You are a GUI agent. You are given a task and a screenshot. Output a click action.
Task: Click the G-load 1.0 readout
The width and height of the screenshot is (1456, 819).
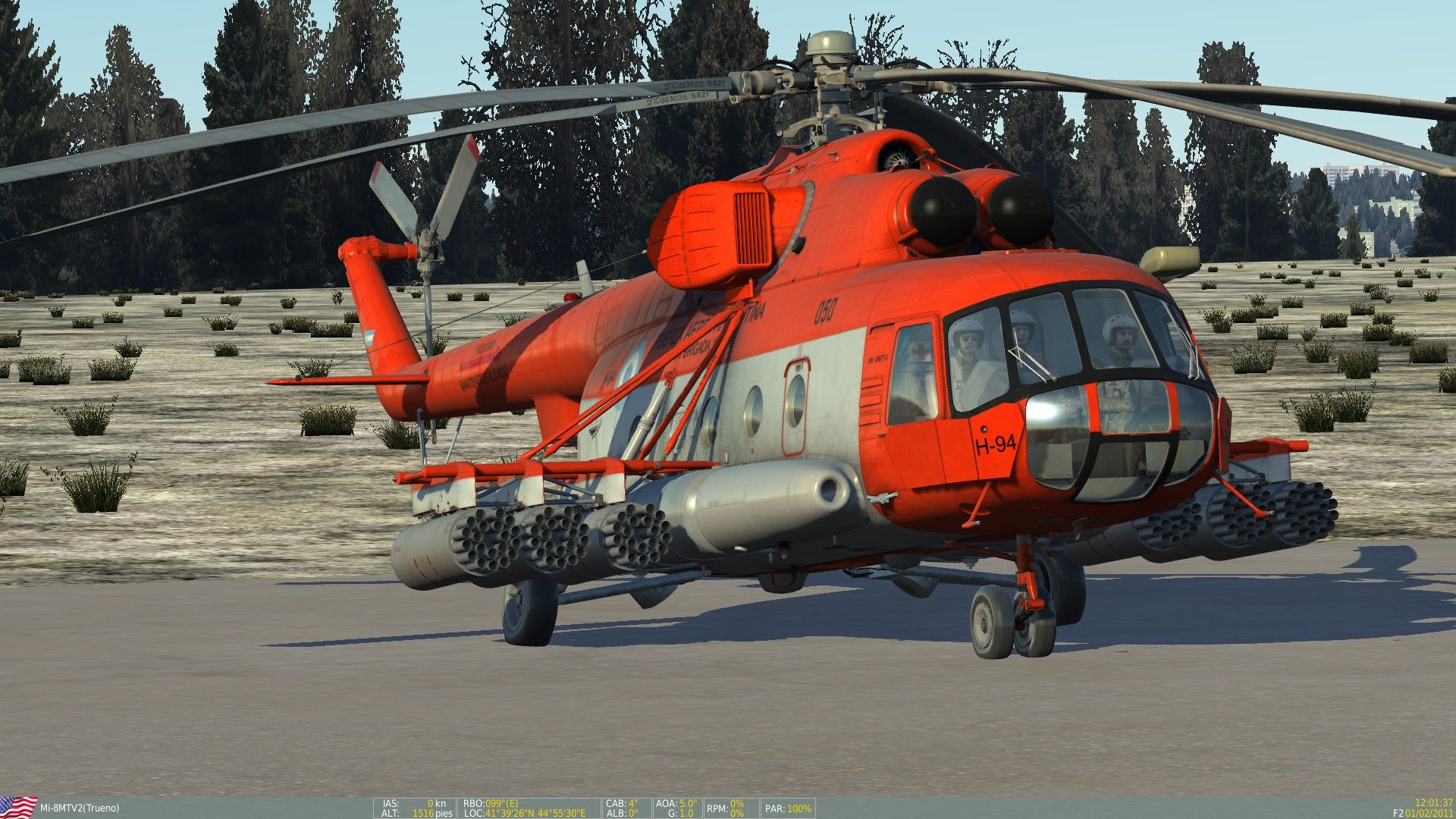(x=681, y=812)
